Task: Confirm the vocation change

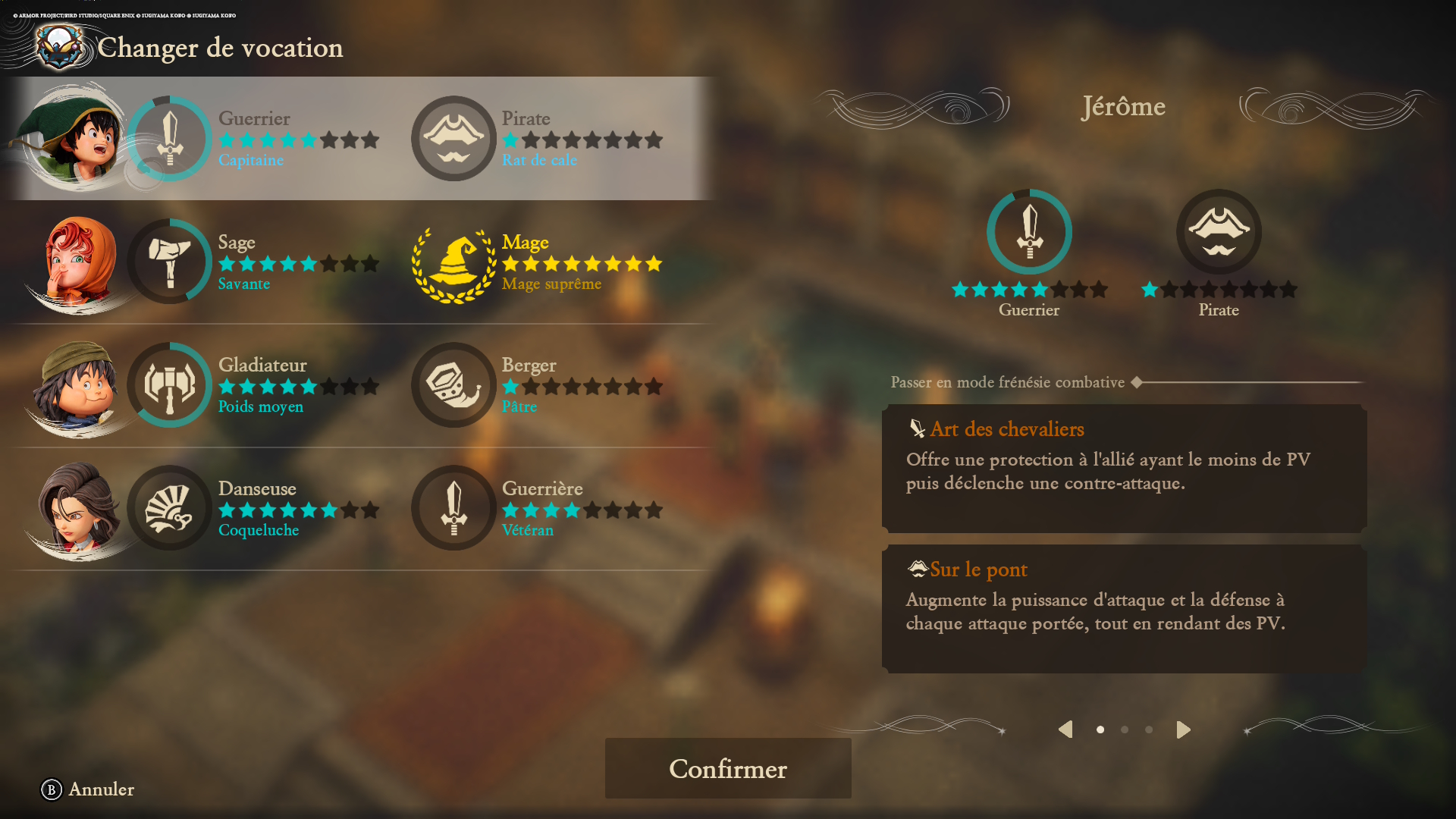Action: point(727,768)
